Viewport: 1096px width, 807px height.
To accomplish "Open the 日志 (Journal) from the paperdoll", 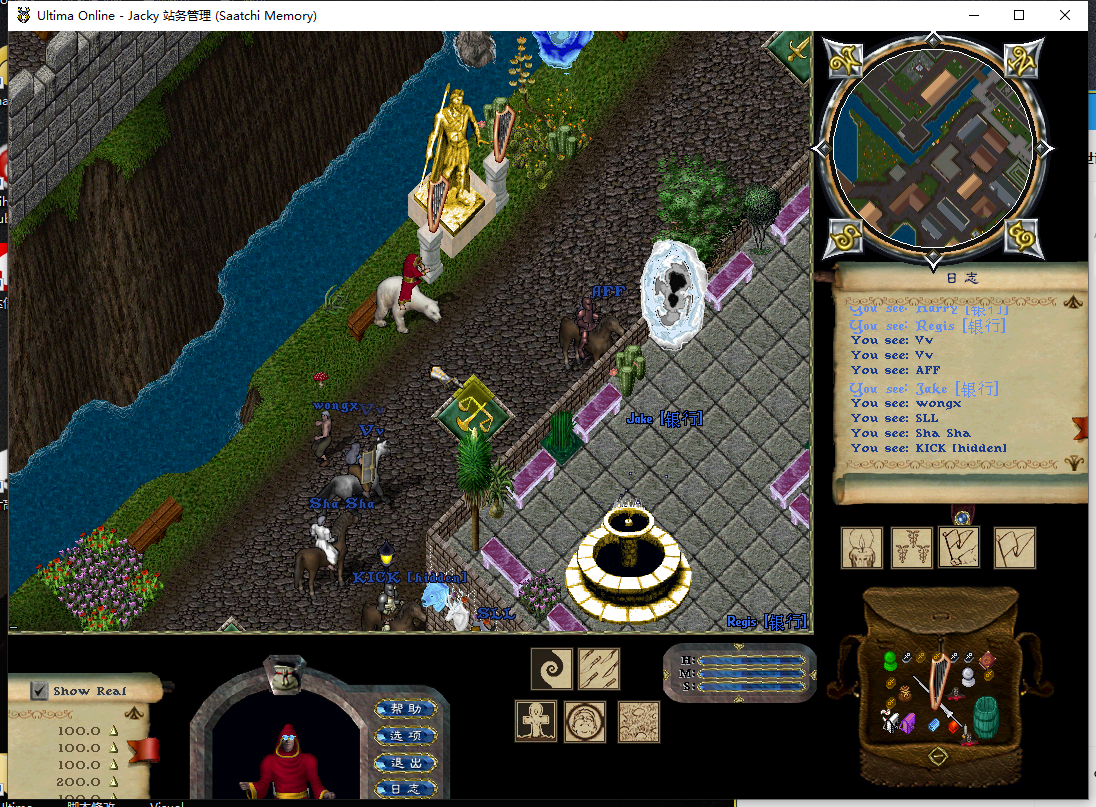I will (x=406, y=789).
